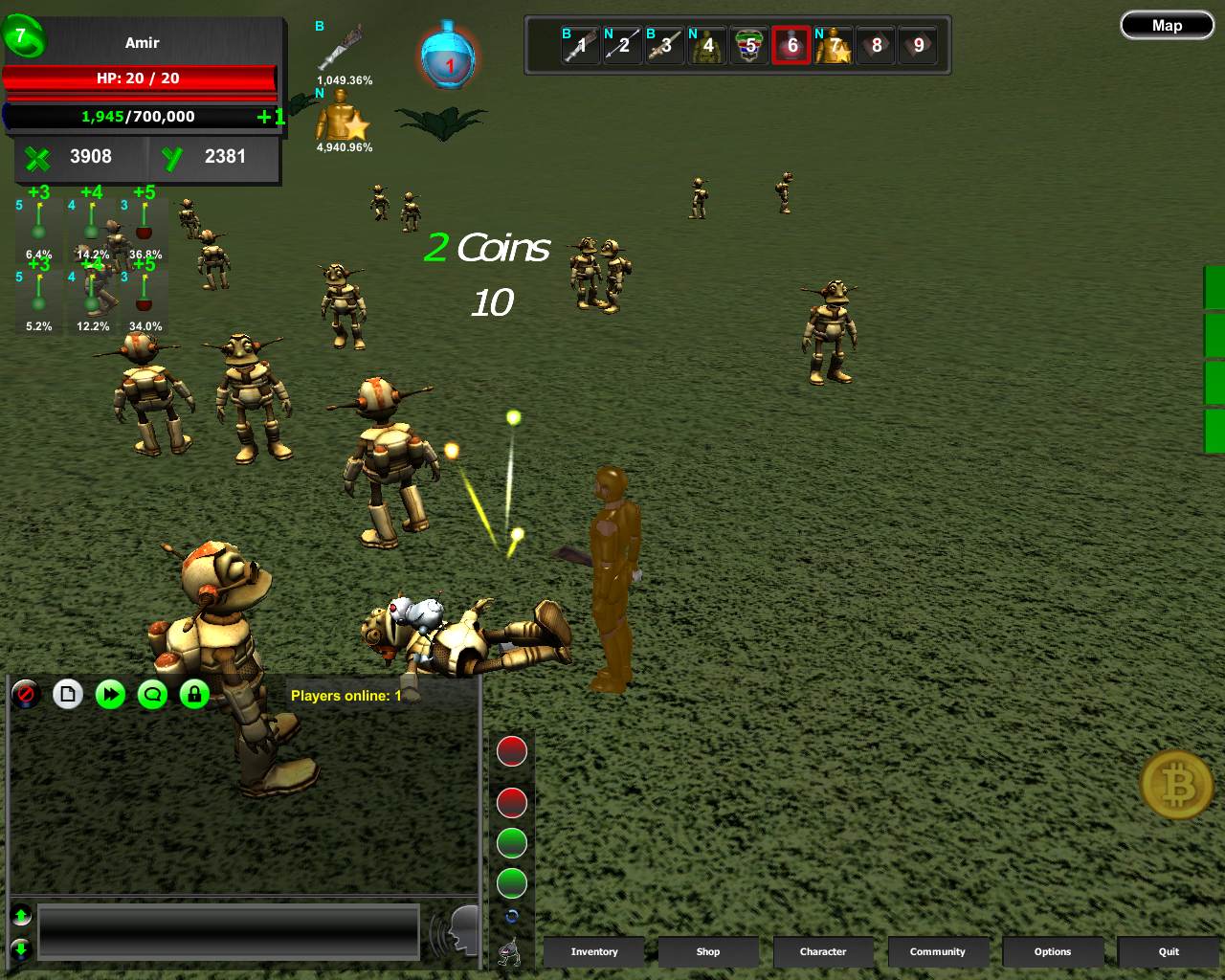Toggle the top red circle button
Screen dimensions: 1225x980
pos(511,751)
